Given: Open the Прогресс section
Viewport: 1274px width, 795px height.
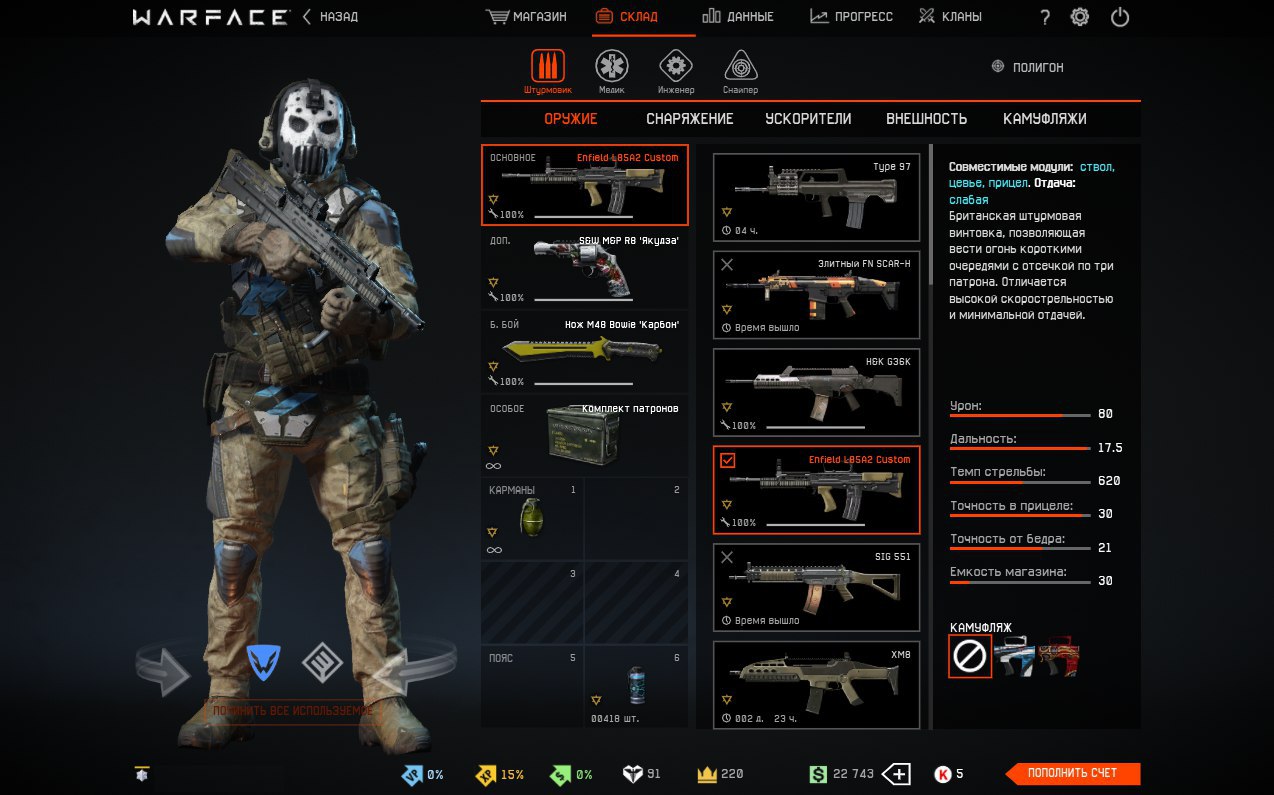Looking at the screenshot, I should point(851,17).
